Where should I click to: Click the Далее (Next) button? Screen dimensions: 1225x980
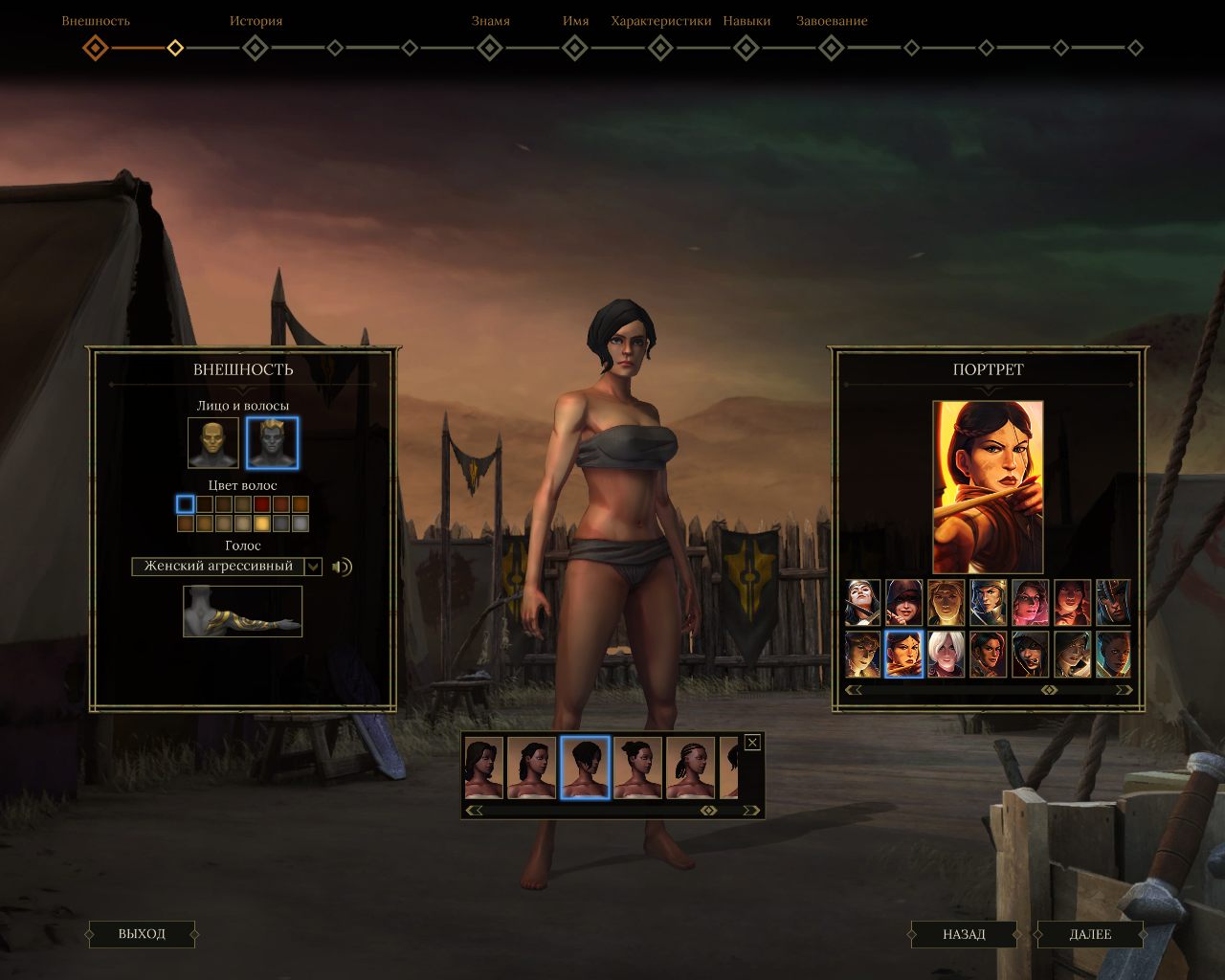click(1090, 934)
